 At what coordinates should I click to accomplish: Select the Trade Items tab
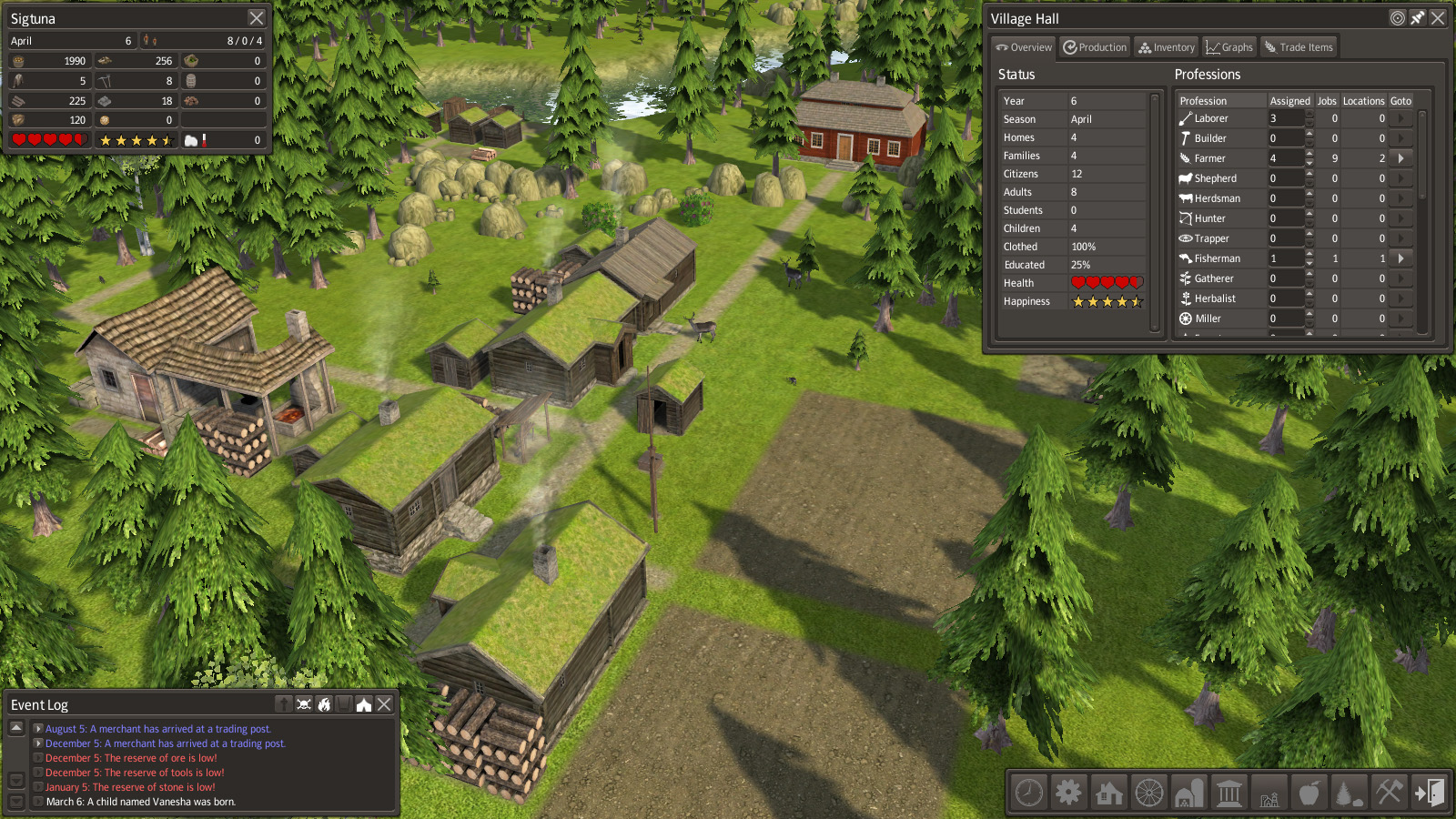[x=1299, y=47]
